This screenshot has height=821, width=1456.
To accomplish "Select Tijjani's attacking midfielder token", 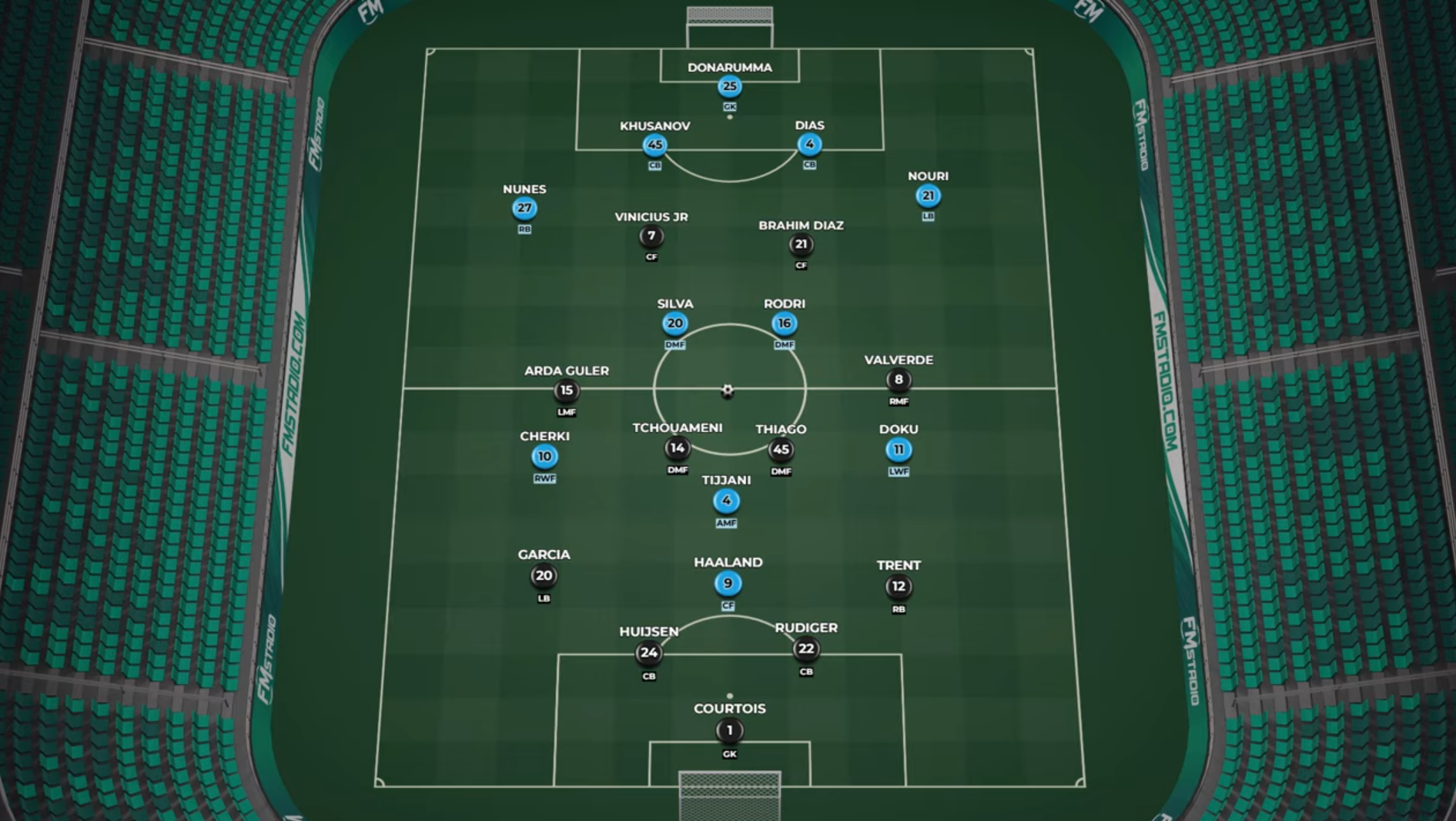I will (726, 501).
